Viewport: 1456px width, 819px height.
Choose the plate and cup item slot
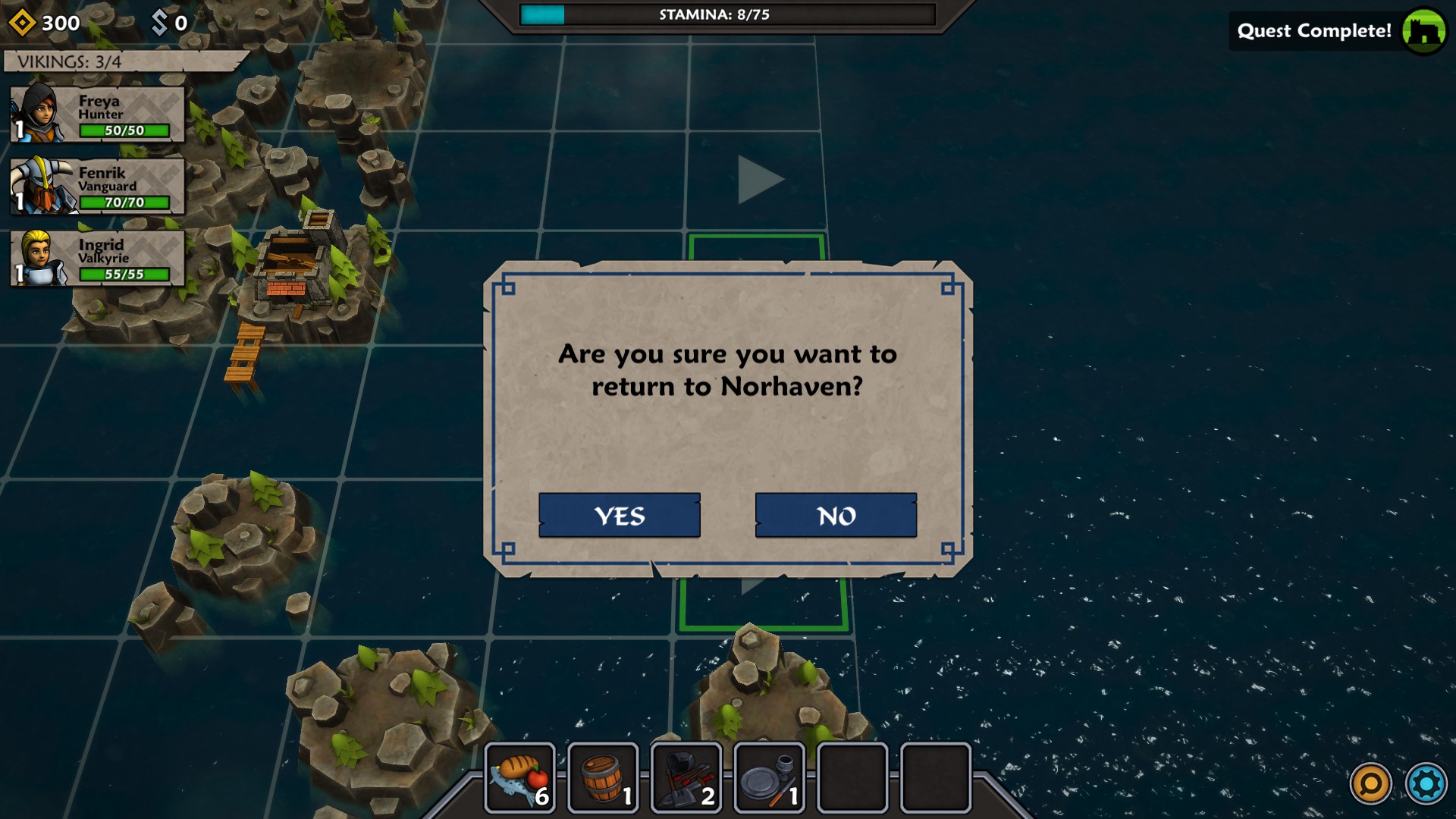point(769,778)
